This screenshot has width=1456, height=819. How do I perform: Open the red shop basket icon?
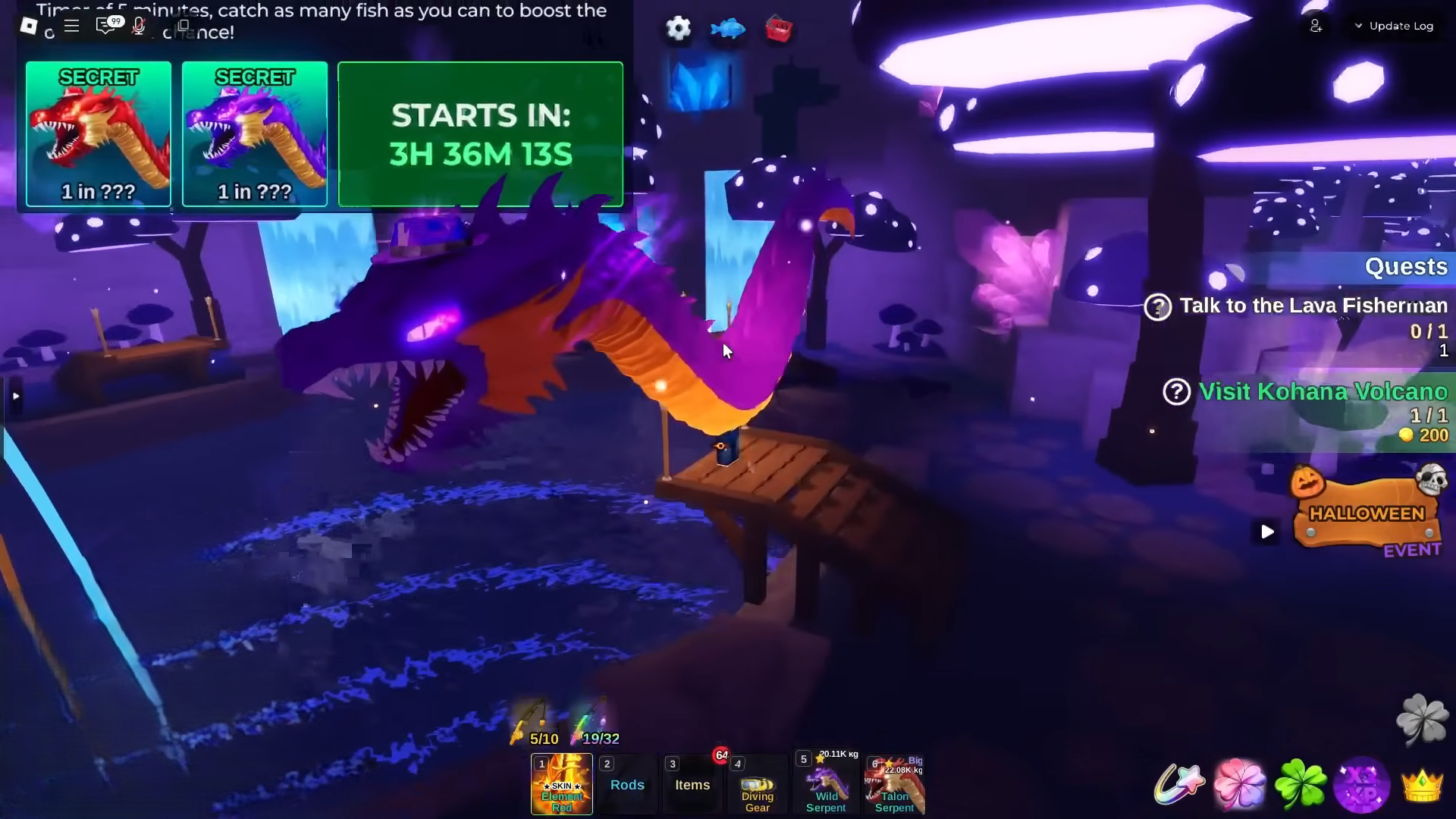[778, 29]
